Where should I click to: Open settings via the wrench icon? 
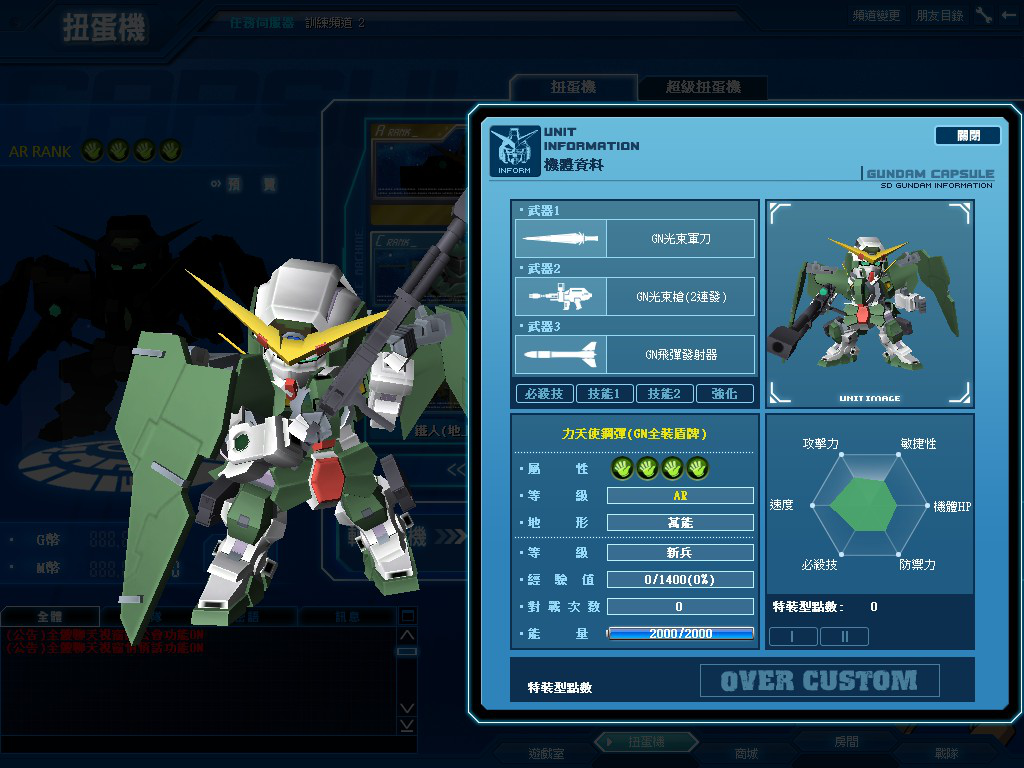pos(985,15)
